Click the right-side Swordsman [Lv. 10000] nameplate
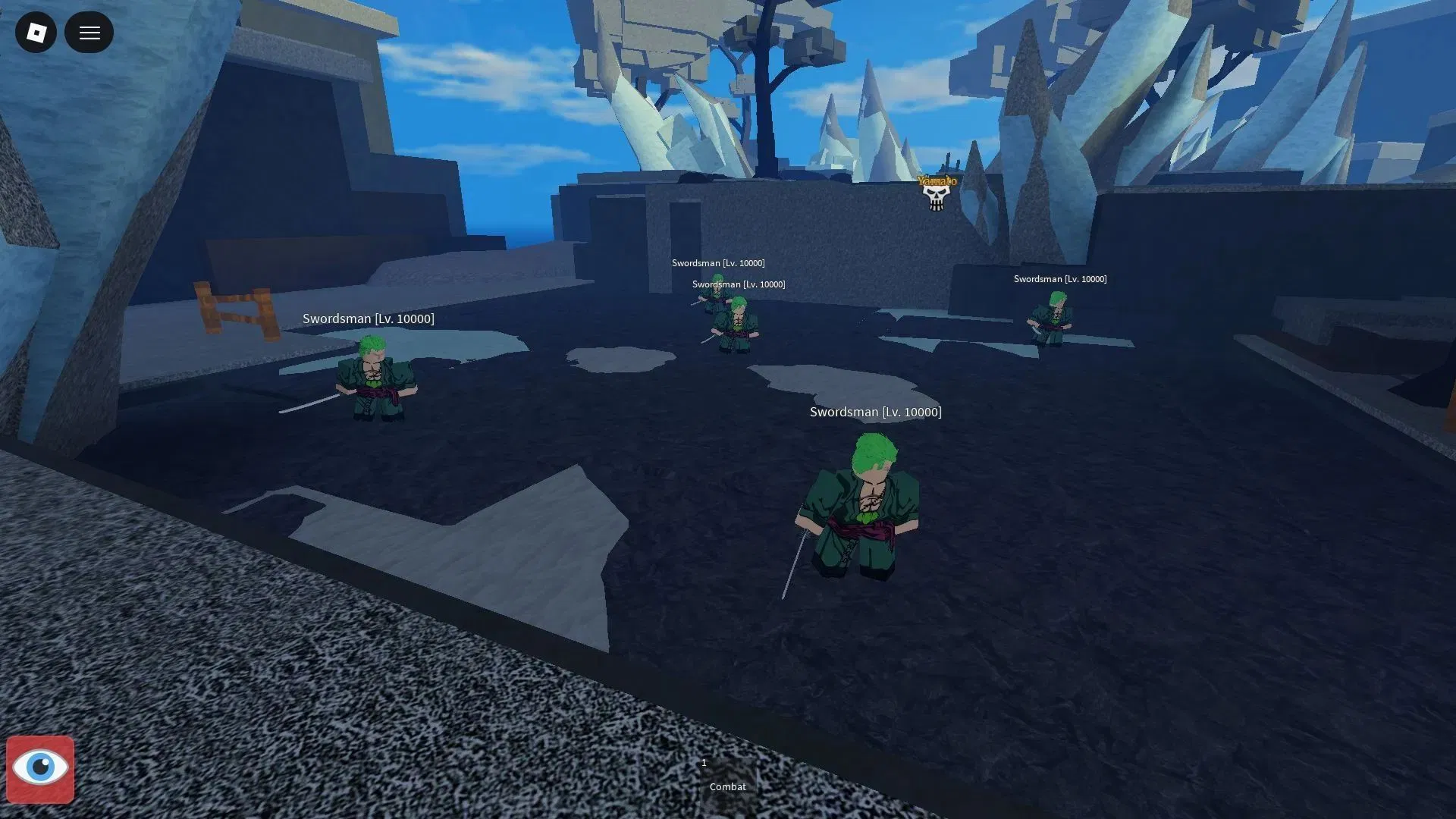Viewport: 1456px width, 819px height. [1060, 278]
